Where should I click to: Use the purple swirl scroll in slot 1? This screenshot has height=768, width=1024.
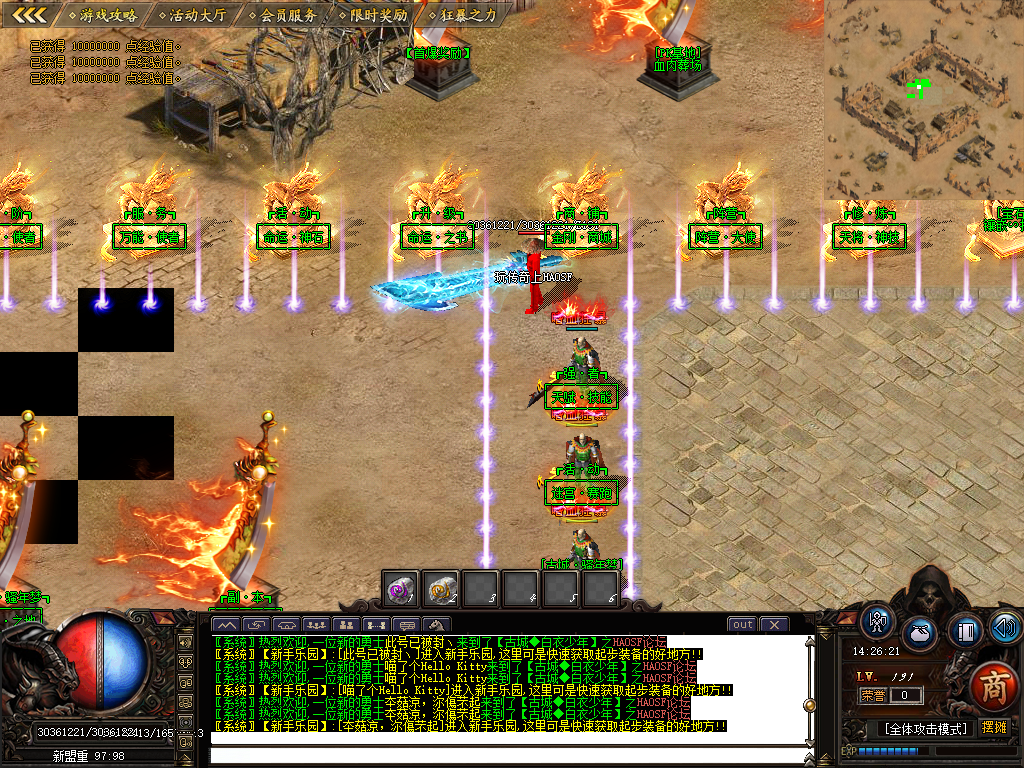401,590
